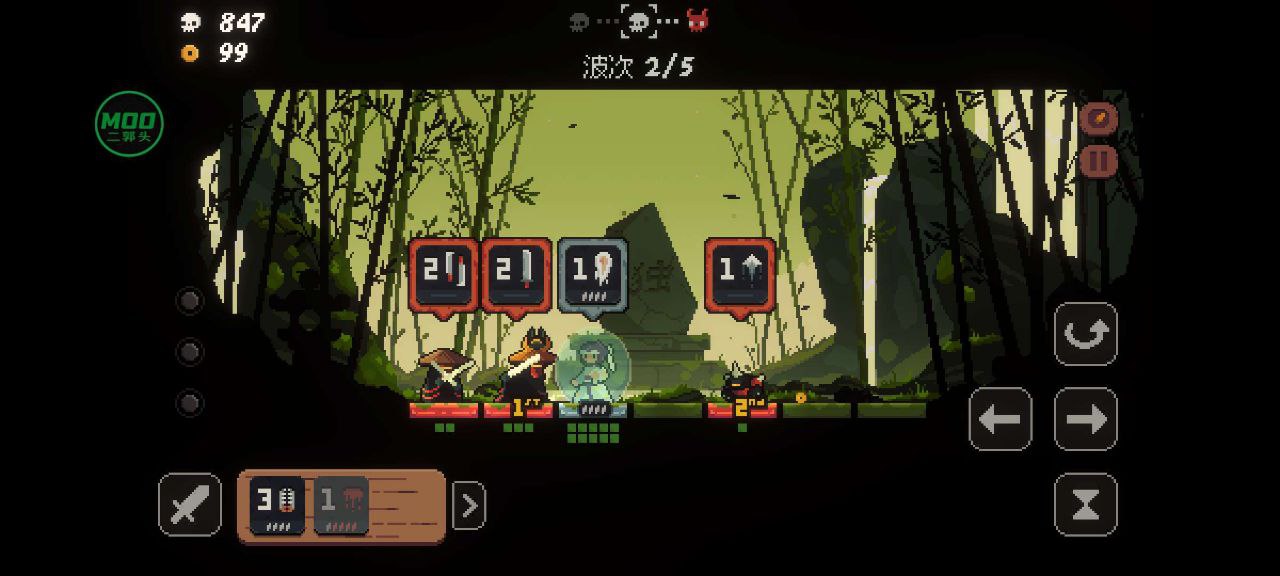Choose the greyed 1-damage blood tile

342,505
